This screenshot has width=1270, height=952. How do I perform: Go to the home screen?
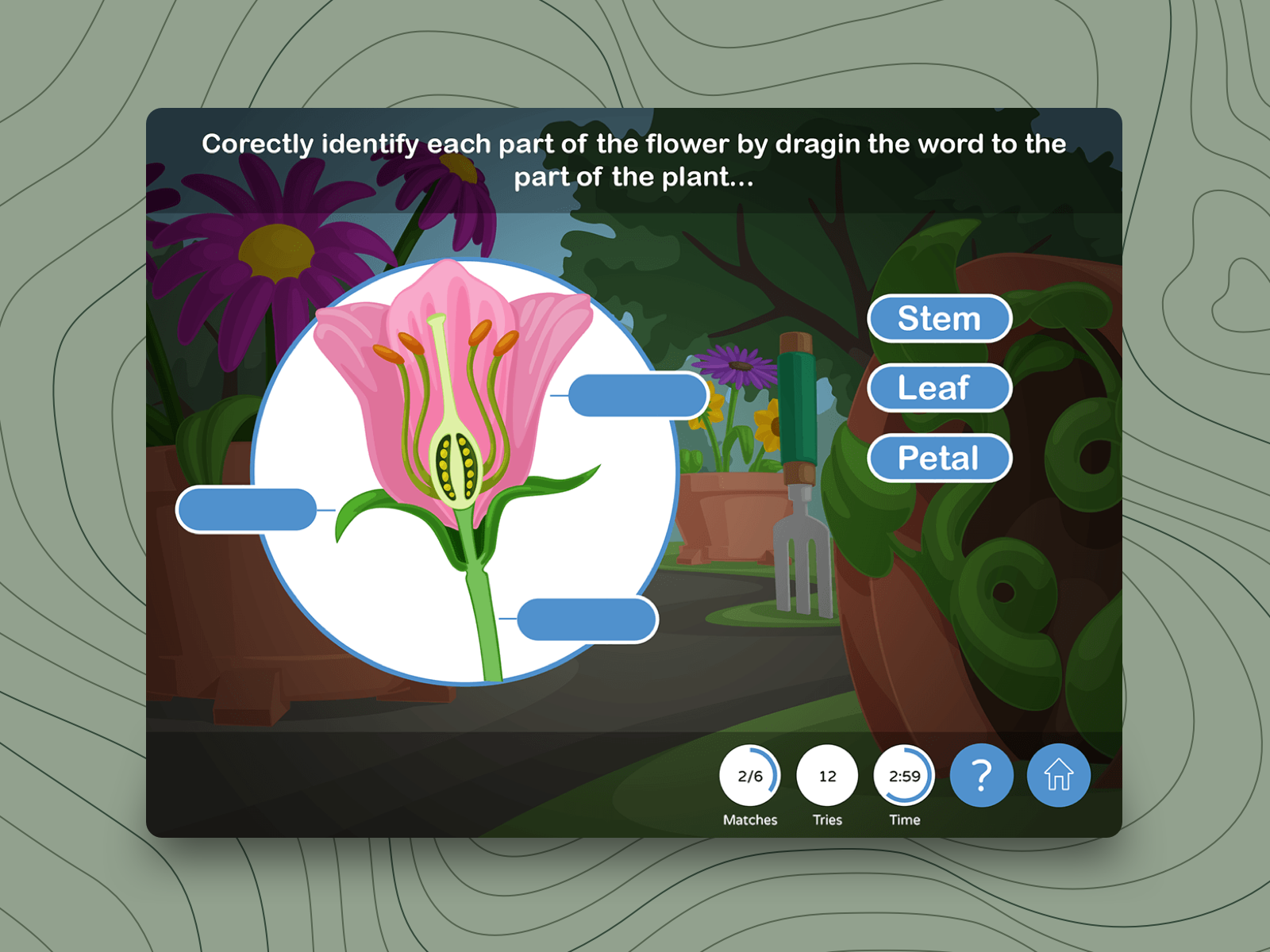pyautogui.click(x=1058, y=775)
